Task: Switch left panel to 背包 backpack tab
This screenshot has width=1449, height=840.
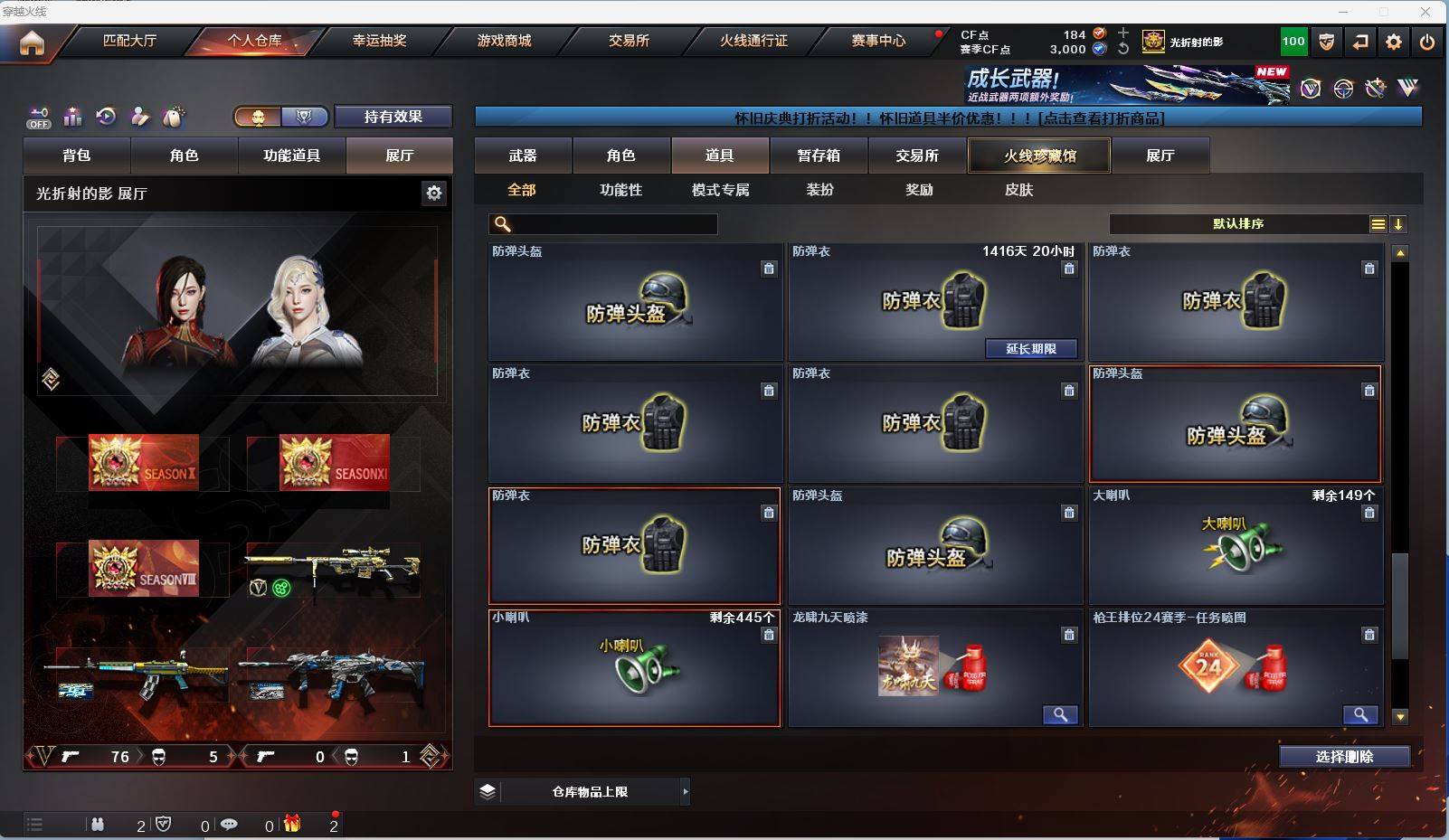Action: [77, 156]
